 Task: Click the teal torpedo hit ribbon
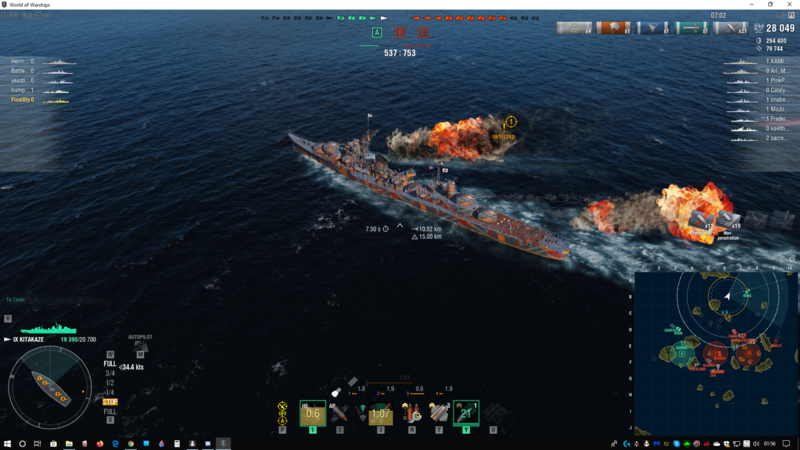tap(689, 28)
